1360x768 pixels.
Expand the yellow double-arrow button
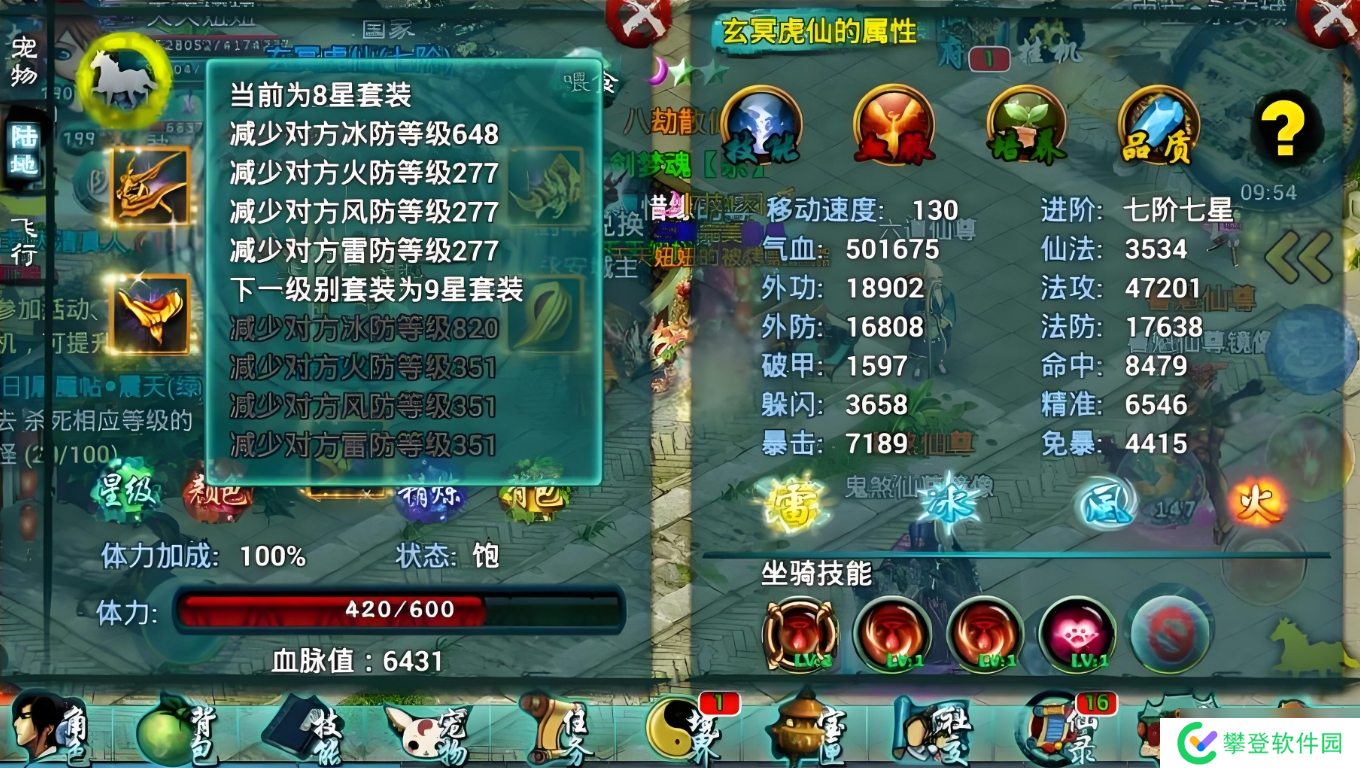click(x=1298, y=257)
